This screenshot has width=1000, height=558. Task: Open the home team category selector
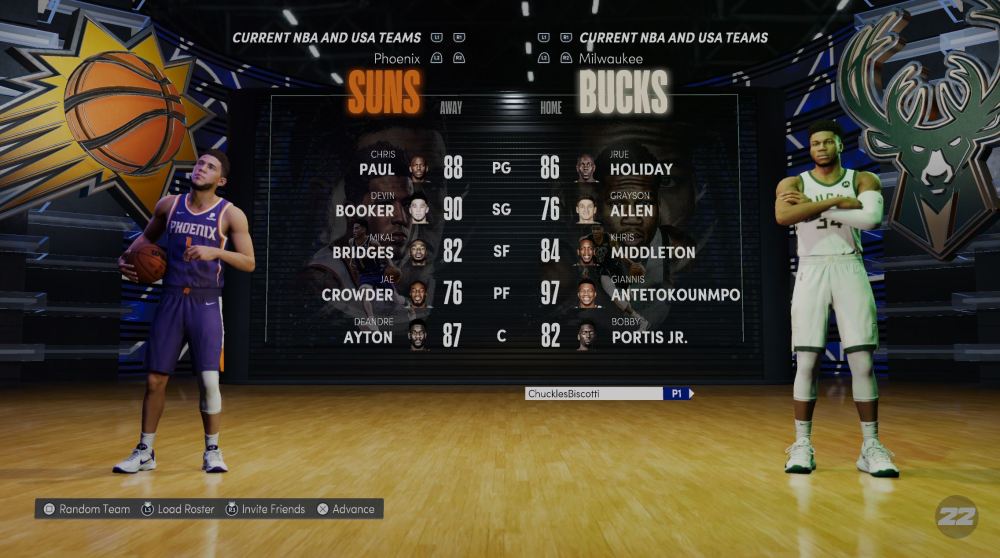(x=673, y=38)
